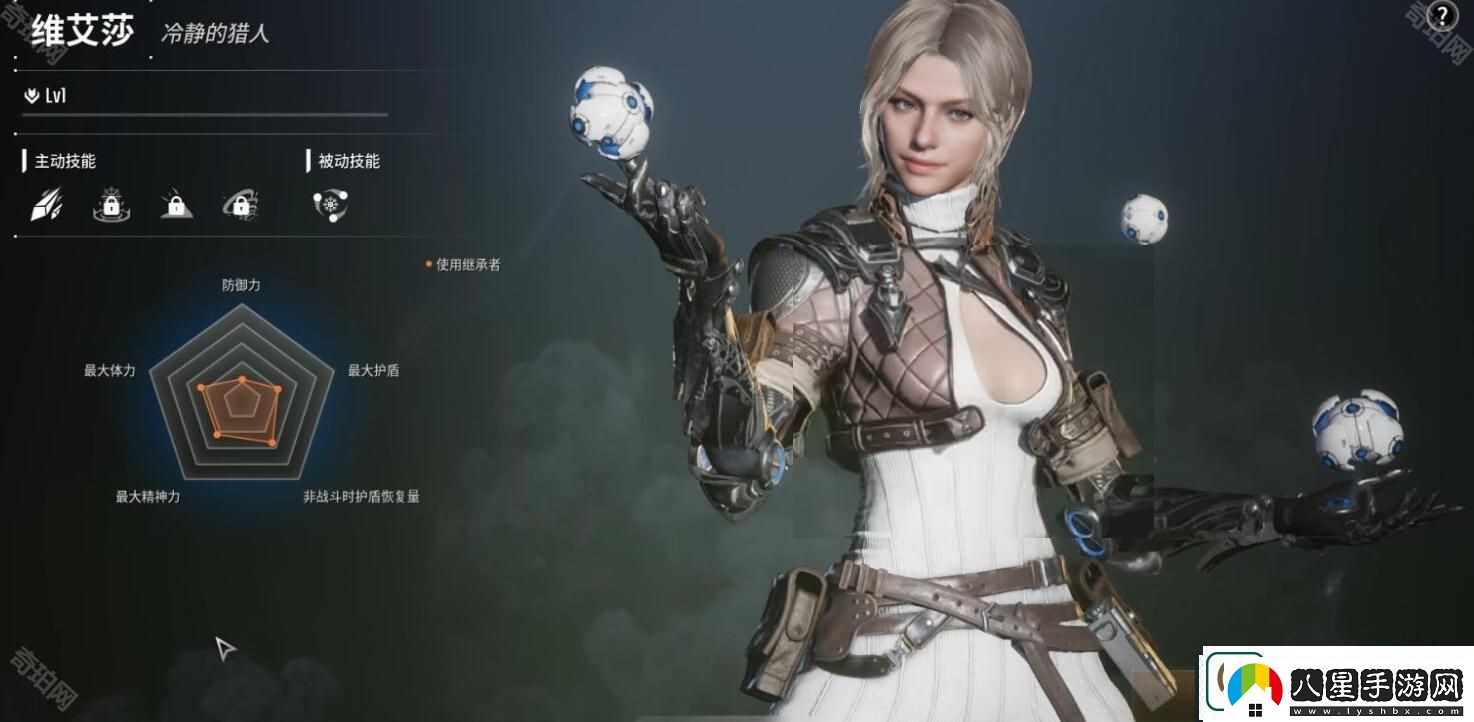The image size is (1474, 722).
Task: Inspect the locked ground-ring burst skill
Action: pos(111,205)
